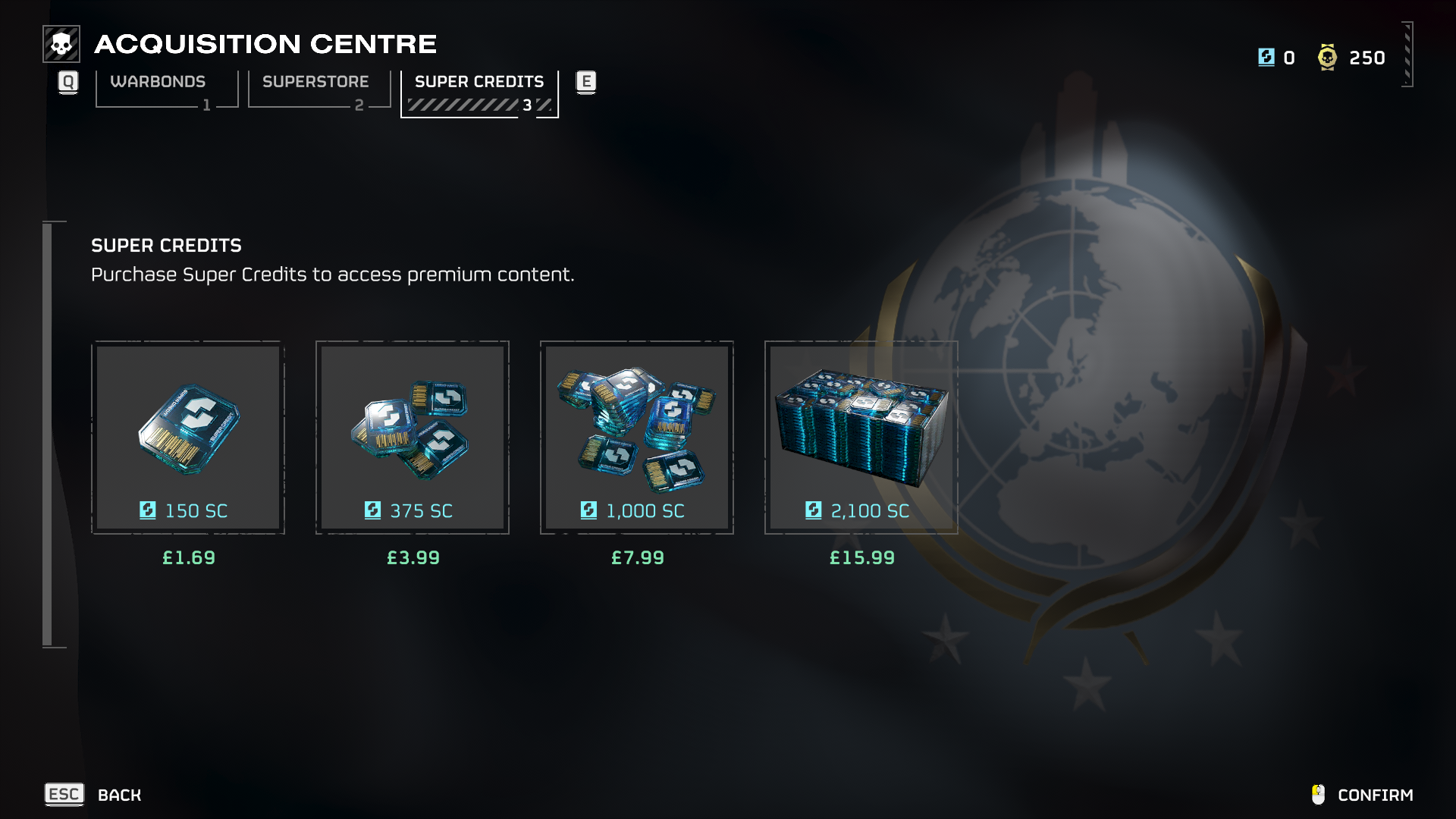Select the 375 SC bundle

coord(413,438)
